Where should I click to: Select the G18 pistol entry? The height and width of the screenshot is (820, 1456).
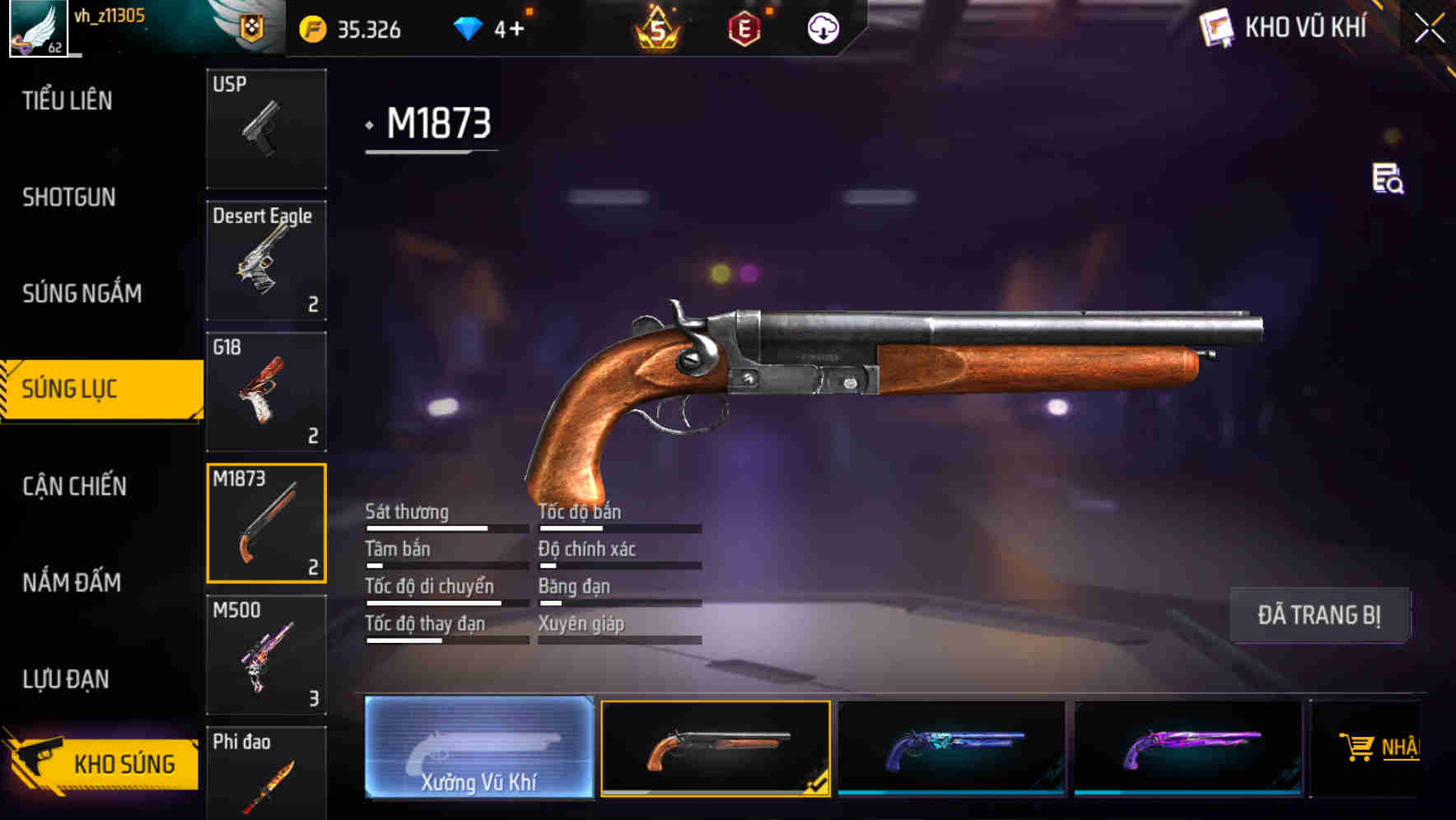click(265, 391)
